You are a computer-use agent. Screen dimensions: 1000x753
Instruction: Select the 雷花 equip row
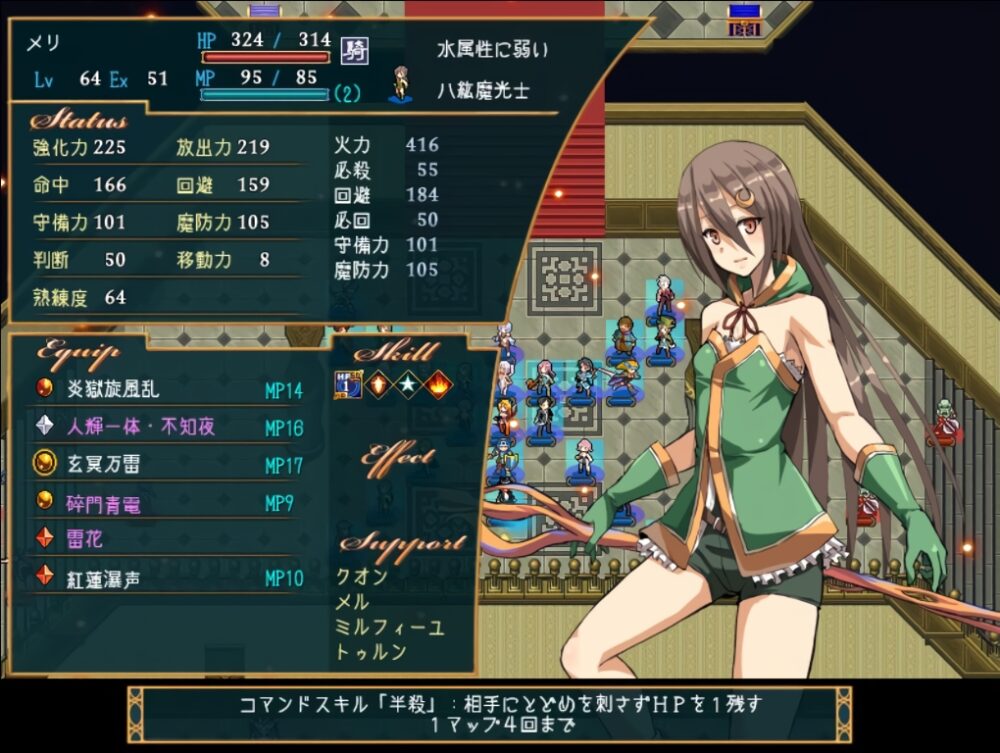(85, 540)
